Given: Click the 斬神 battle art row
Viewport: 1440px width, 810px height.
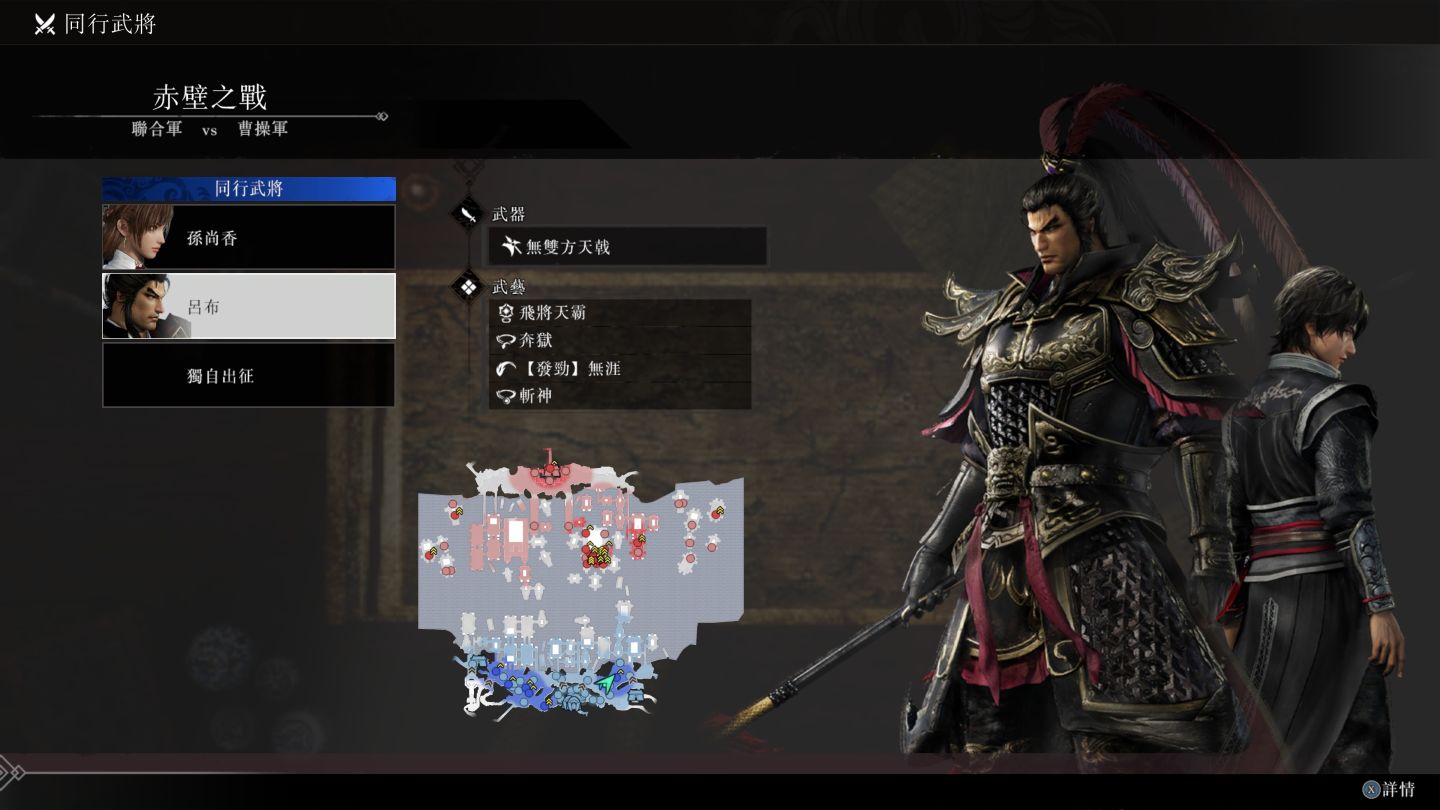Looking at the screenshot, I should (x=620, y=396).
